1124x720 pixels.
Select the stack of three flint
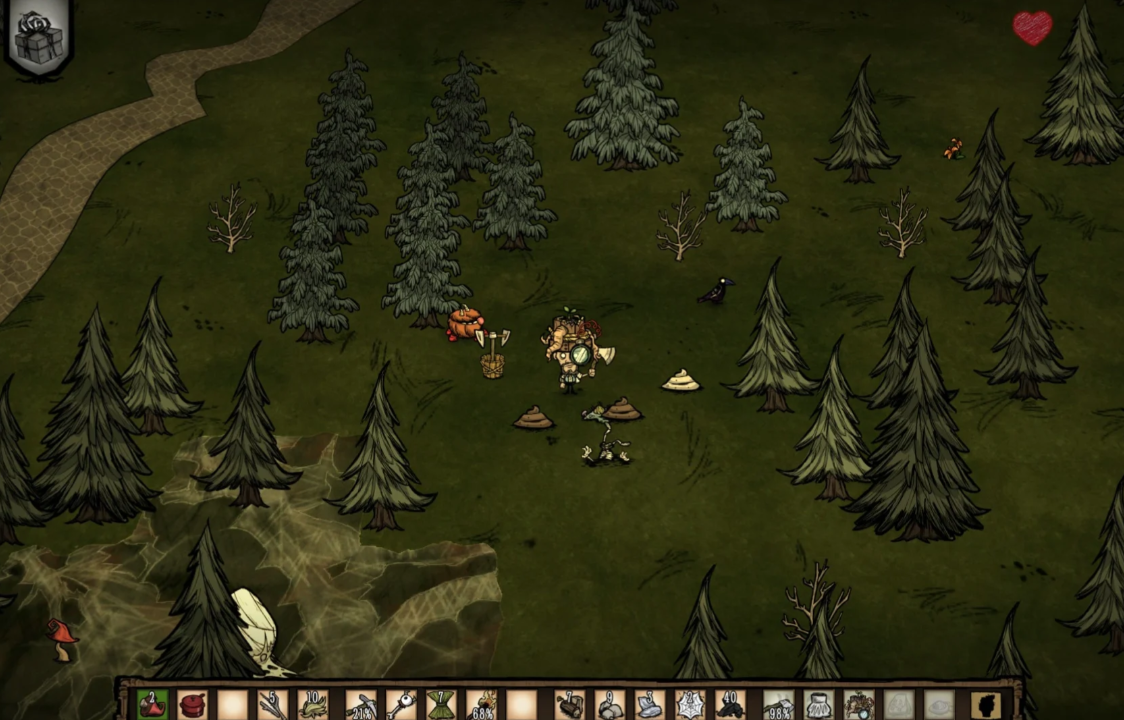coord(650,705)
